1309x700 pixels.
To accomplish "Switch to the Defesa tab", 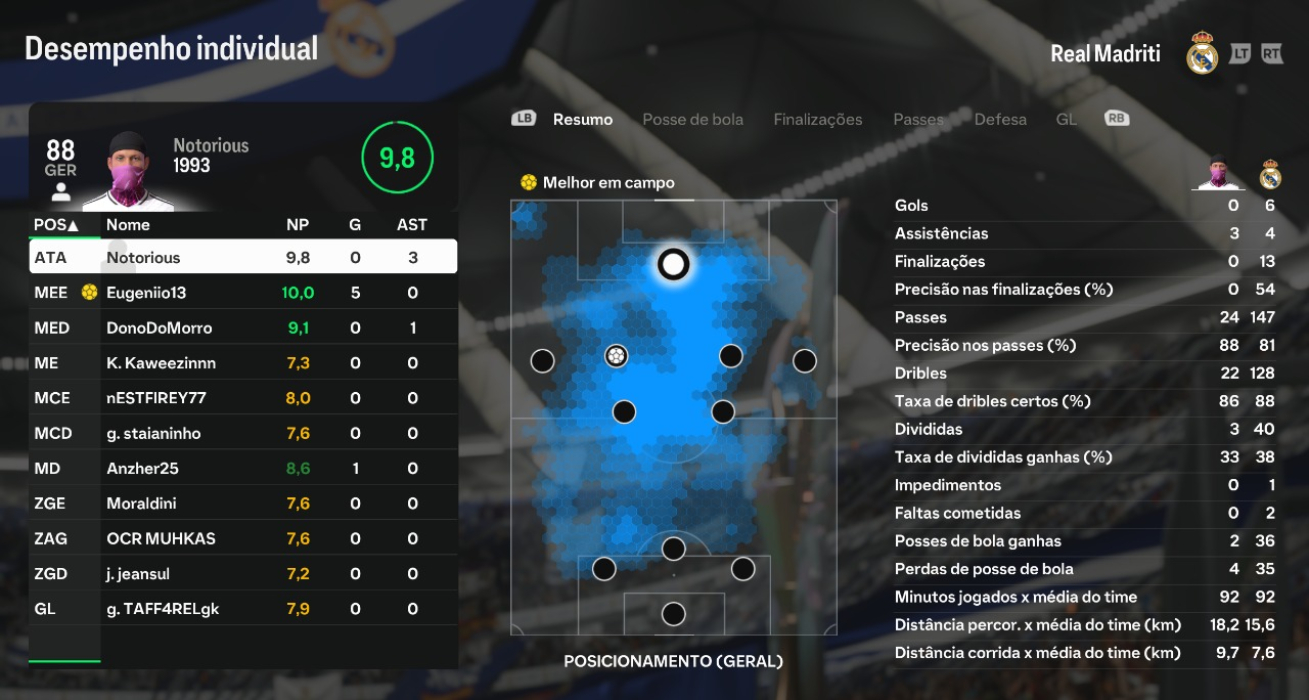I will click(x=1000, y=119).
